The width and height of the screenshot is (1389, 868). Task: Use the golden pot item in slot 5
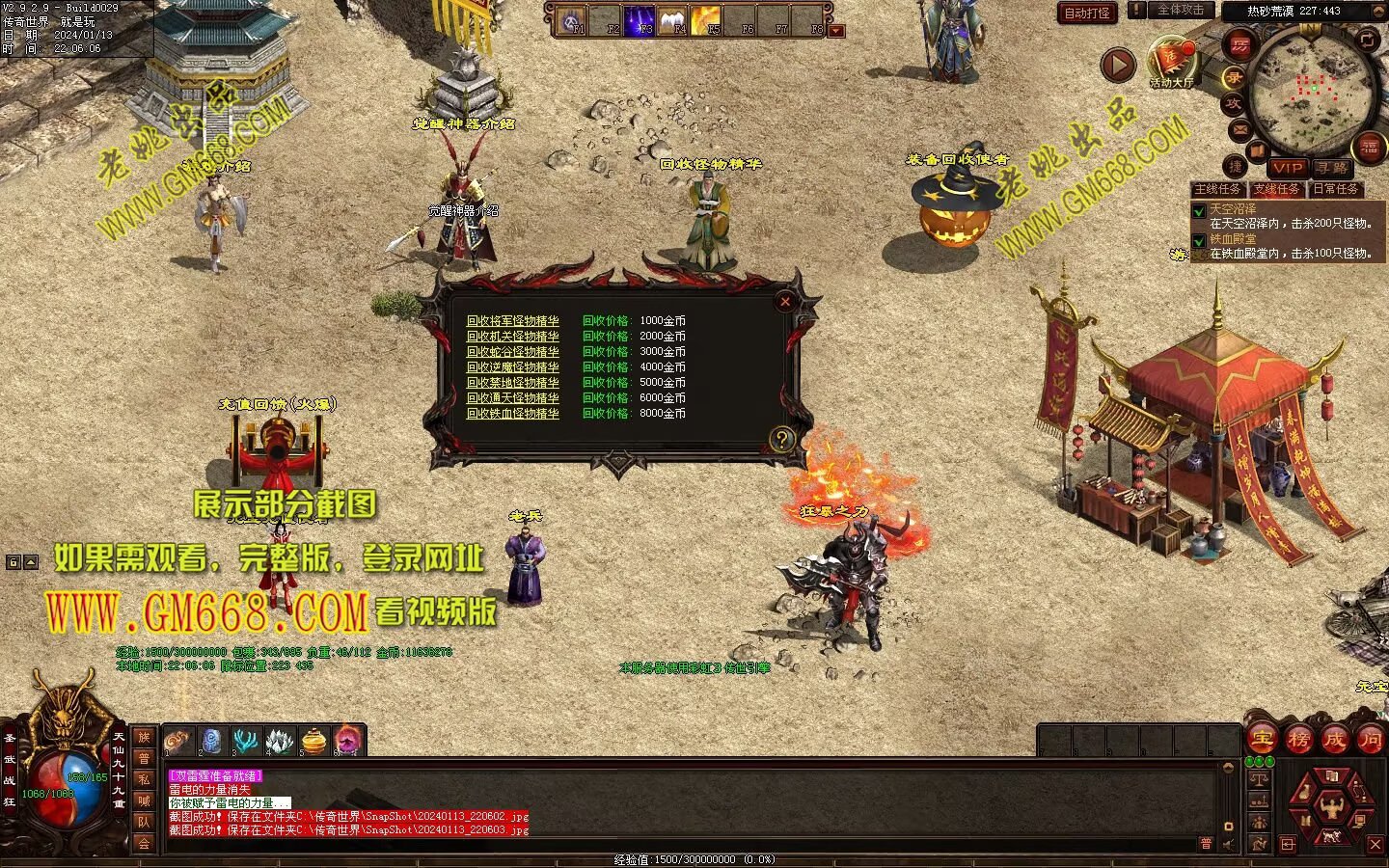pyautogui.click(x=313, y=741)
